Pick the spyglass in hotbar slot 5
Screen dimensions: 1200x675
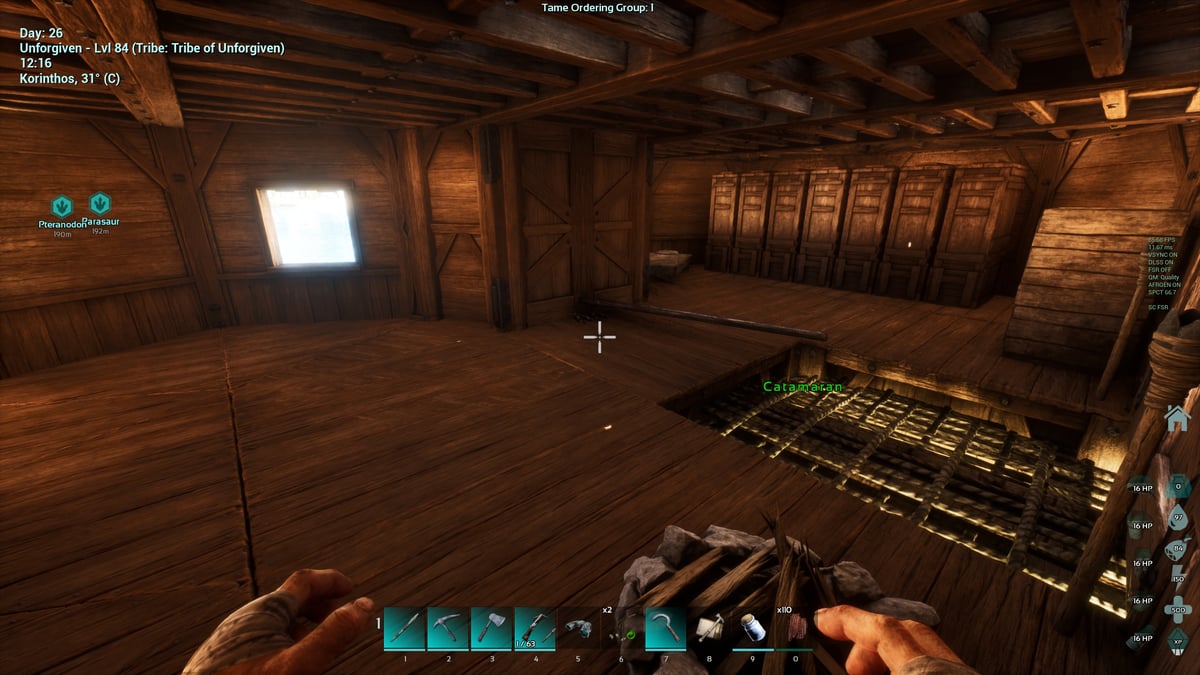point(578,628)
